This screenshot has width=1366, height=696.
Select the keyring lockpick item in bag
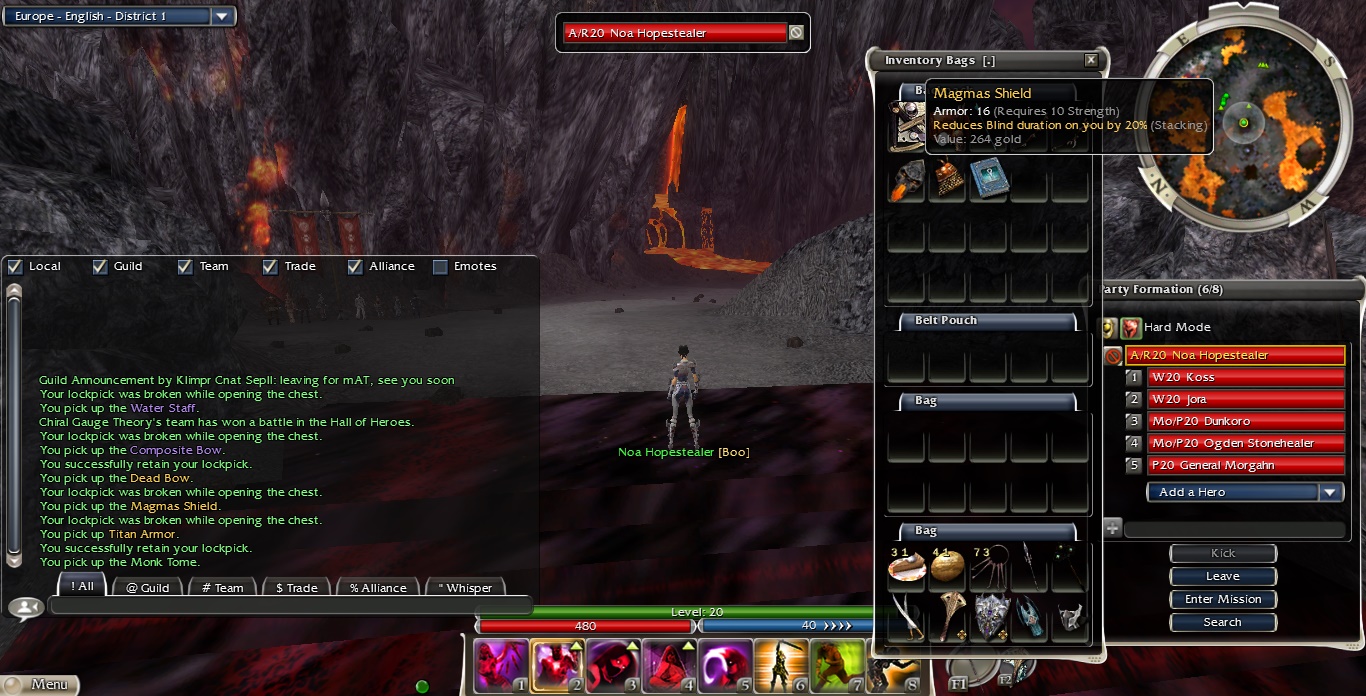(988, 567)
